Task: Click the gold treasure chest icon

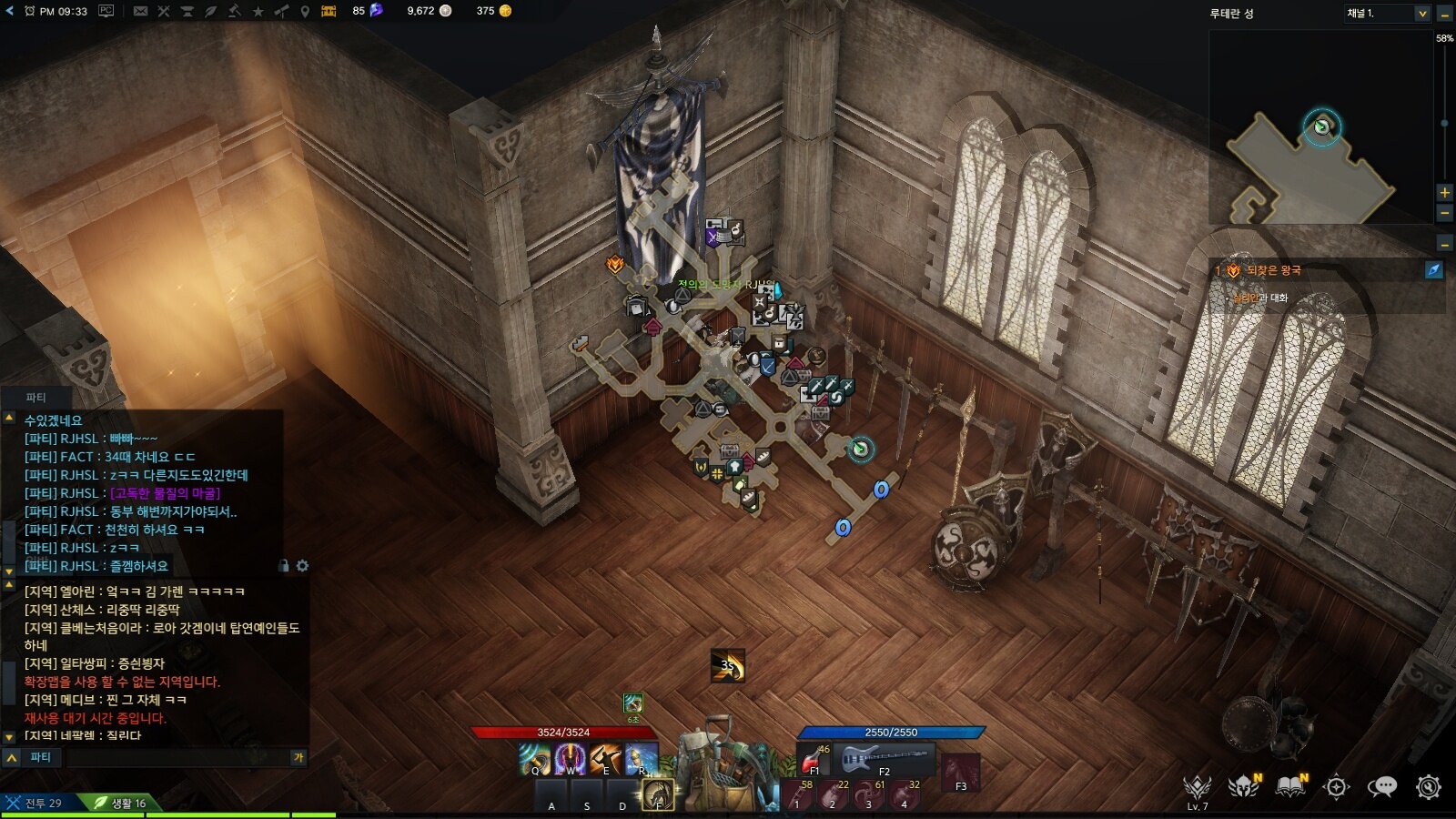Action: pos(329,11)
